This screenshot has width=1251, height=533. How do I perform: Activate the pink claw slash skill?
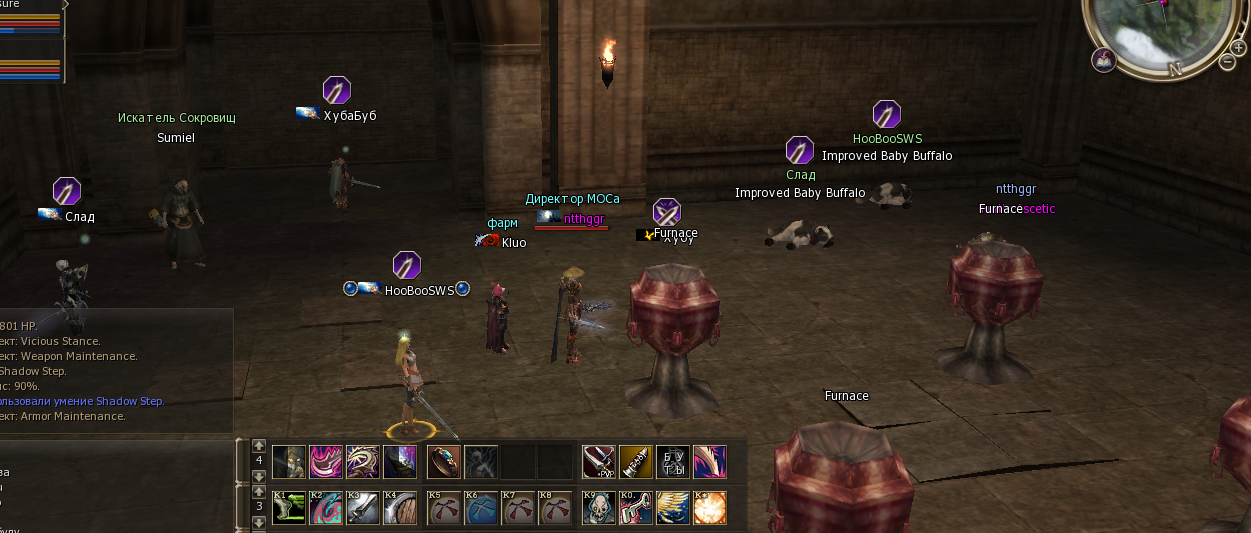(x=710, y=462)
